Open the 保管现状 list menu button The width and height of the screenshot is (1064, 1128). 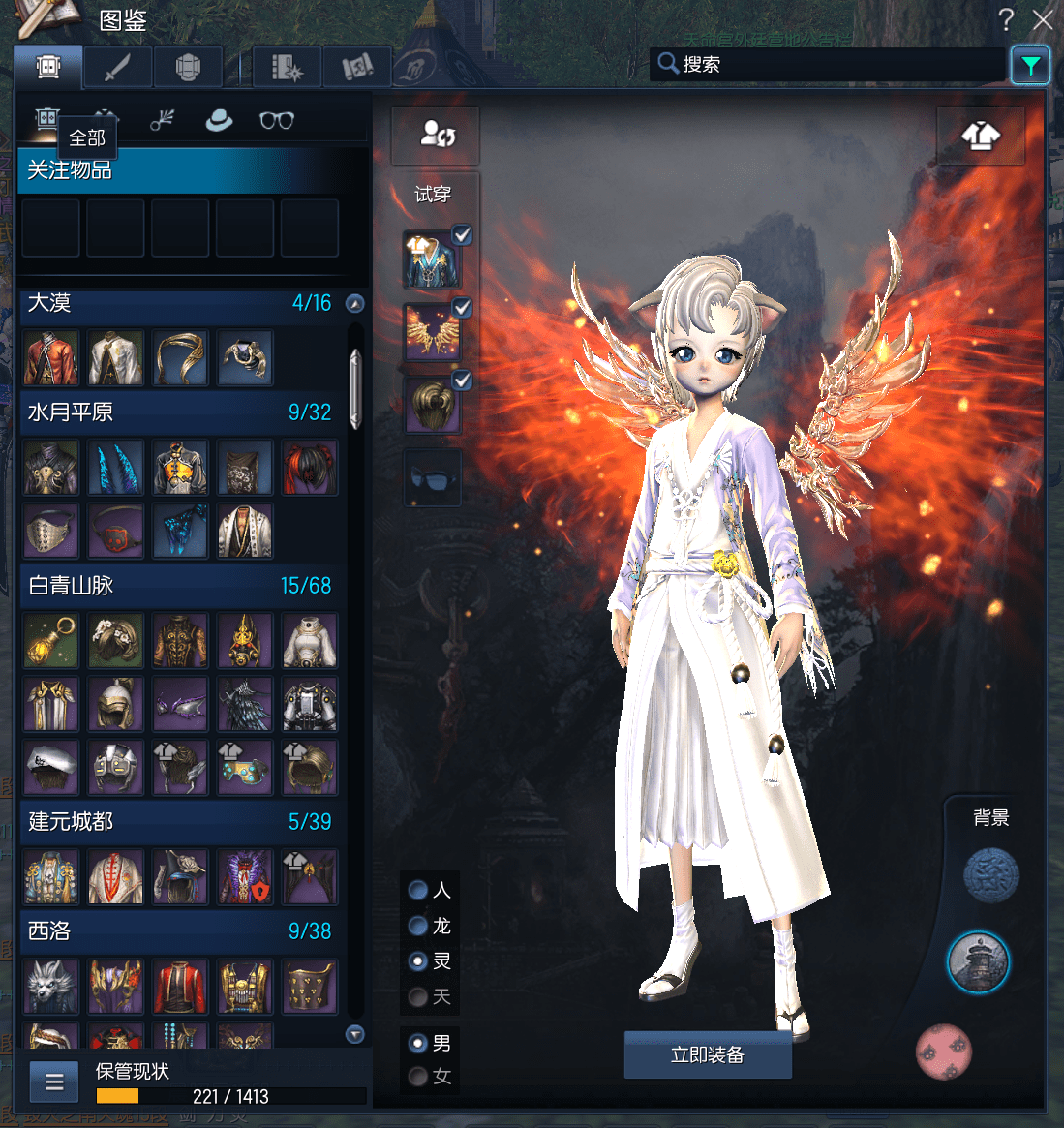54,1082
